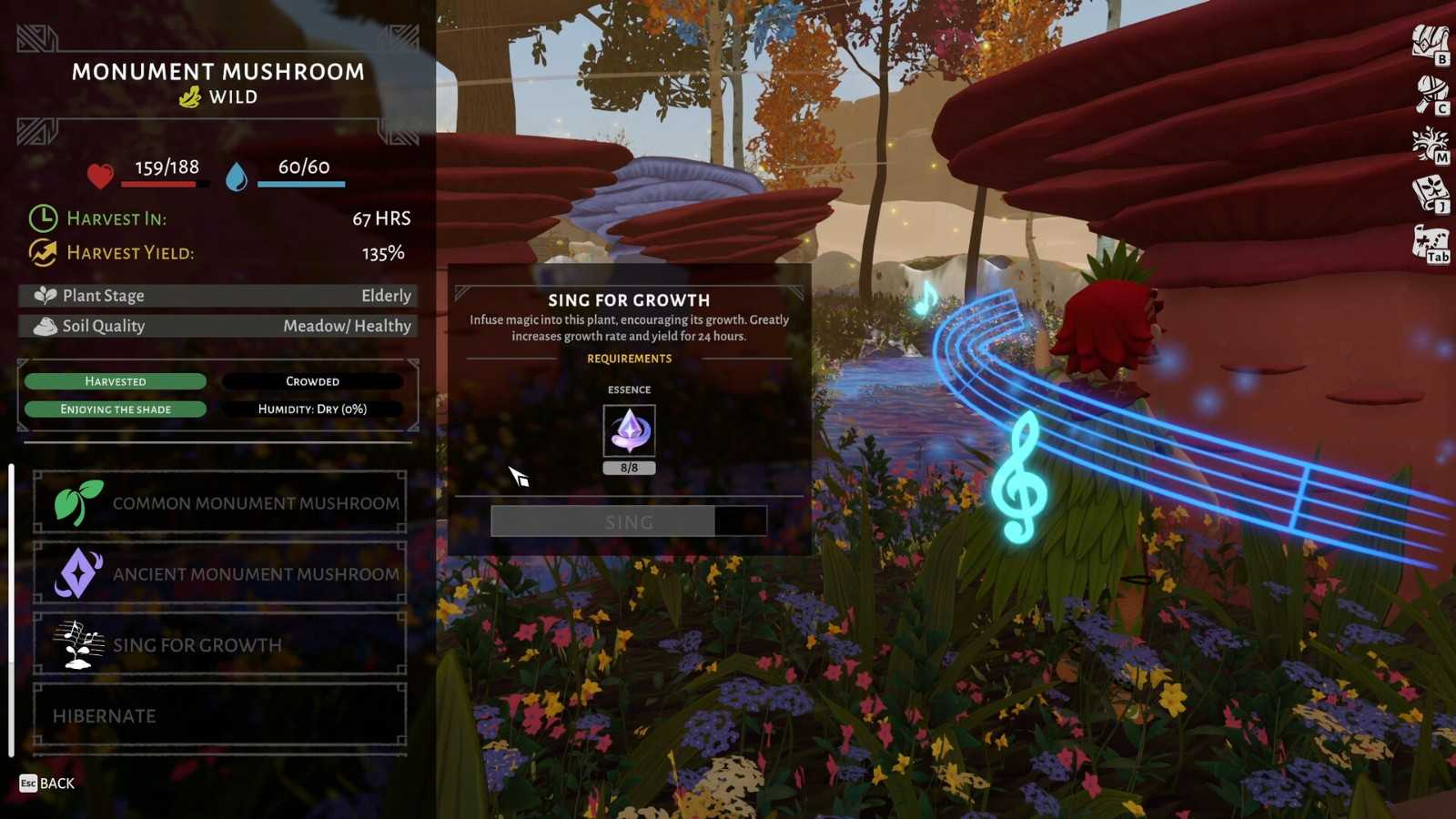
Task: Open the tree magic menu icon
Action: [x=1430, y=144]
